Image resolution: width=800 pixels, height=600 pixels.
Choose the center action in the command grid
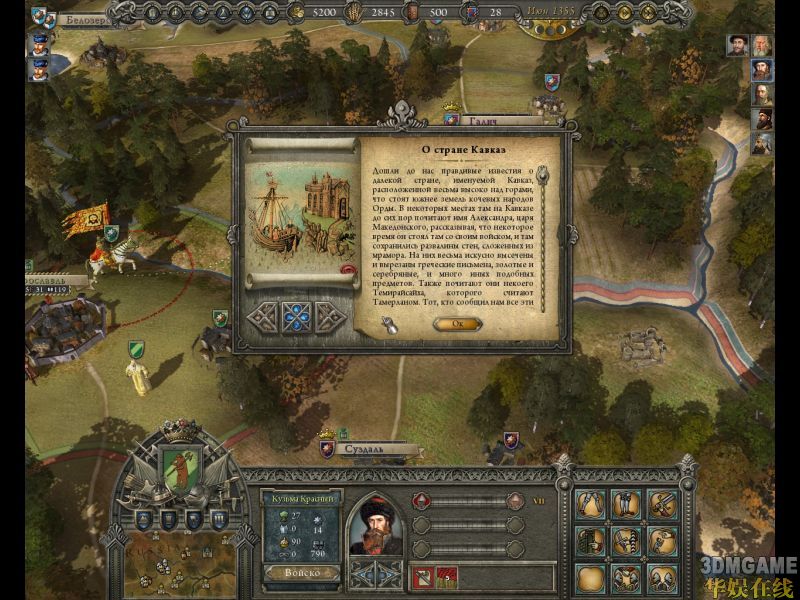[627, 541]
